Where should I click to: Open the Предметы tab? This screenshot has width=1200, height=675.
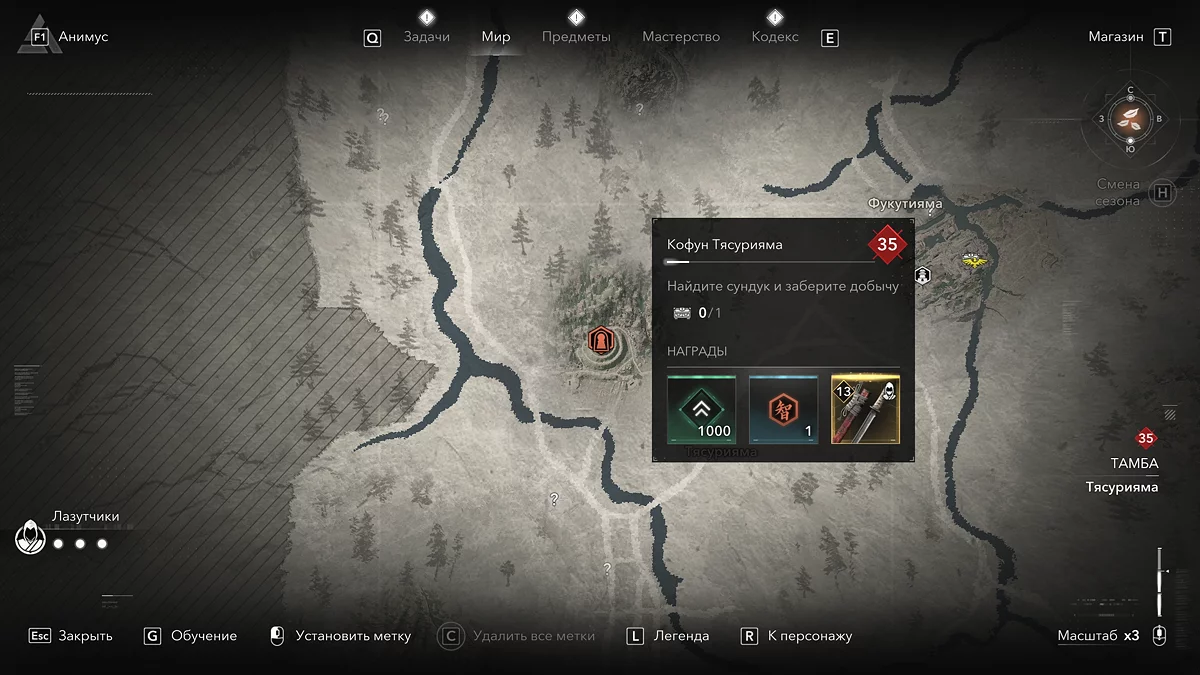(x=576, y=37)
